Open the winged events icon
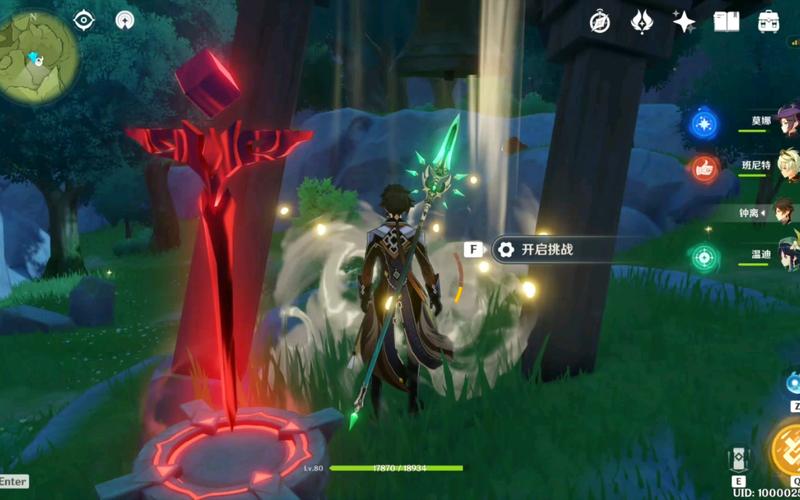Image resolution: width=800 pixels, height=500 pixels. click(642, 21)
